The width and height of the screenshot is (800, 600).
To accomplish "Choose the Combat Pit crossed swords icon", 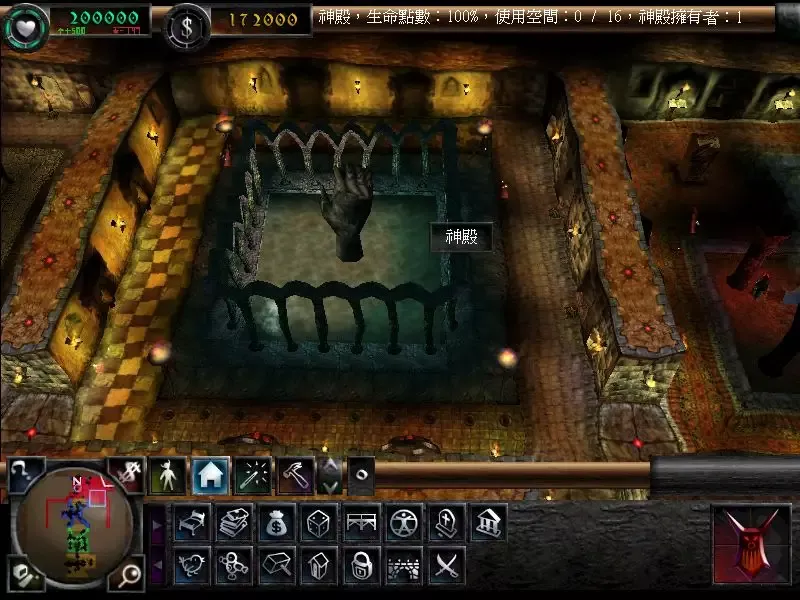I will (x=445, y=566).
